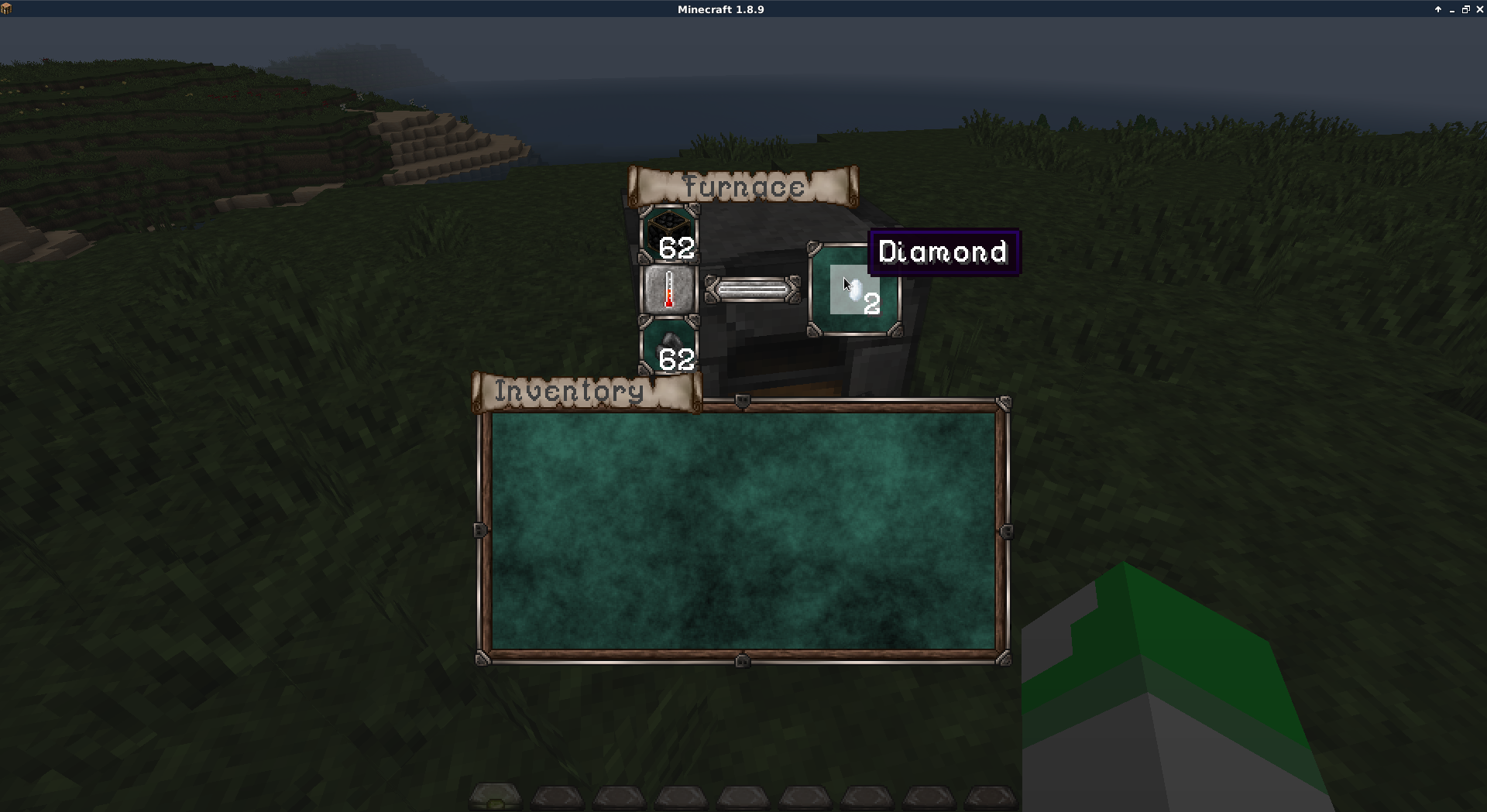Select the coal in the fuel slot
The width and height of the screenshot is (1487, 812).
pyautogui.click(x=670, y=344)
